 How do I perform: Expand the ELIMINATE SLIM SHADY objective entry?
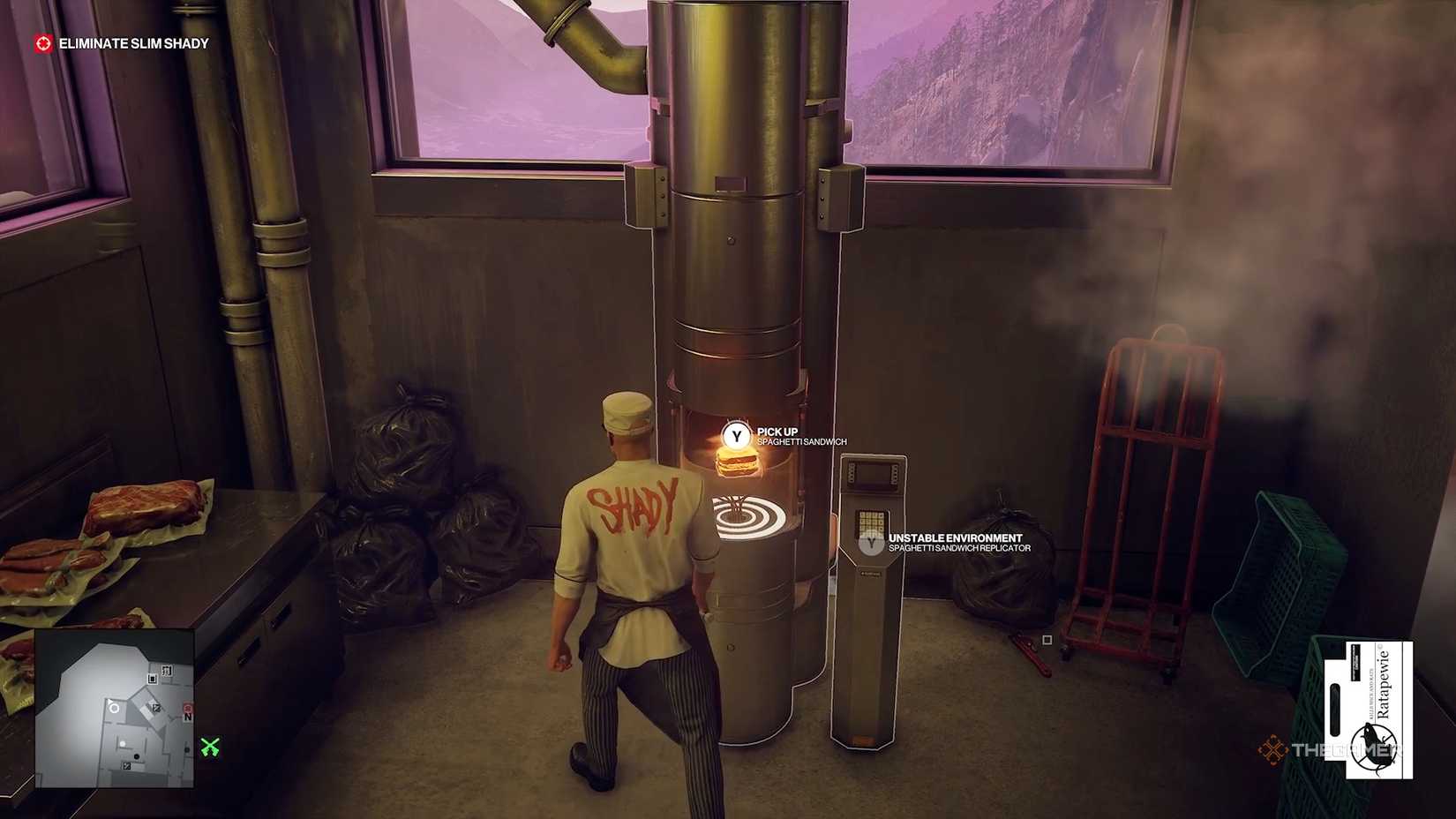[x=132, y=41]
